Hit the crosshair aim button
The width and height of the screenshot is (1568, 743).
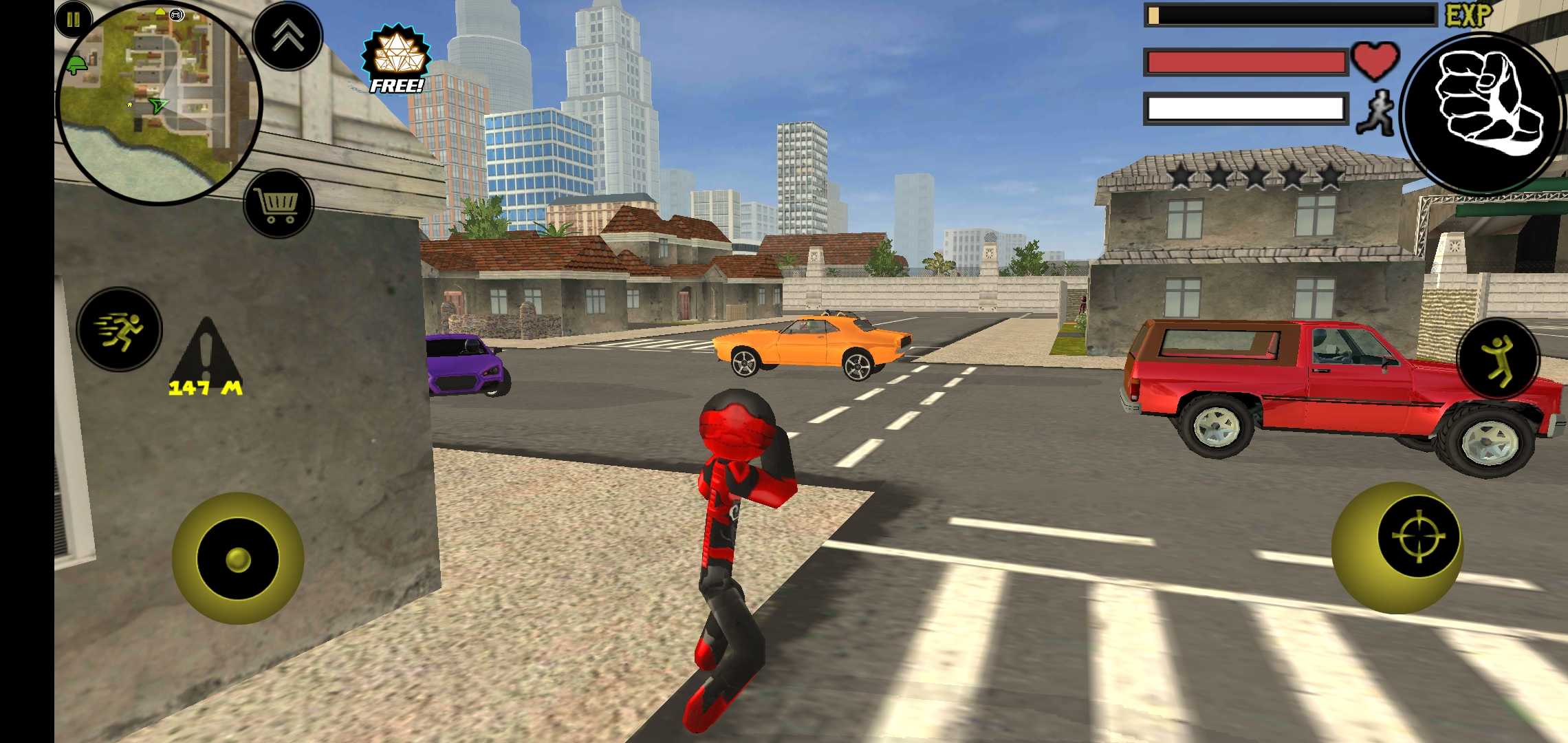coord(1417,536)
